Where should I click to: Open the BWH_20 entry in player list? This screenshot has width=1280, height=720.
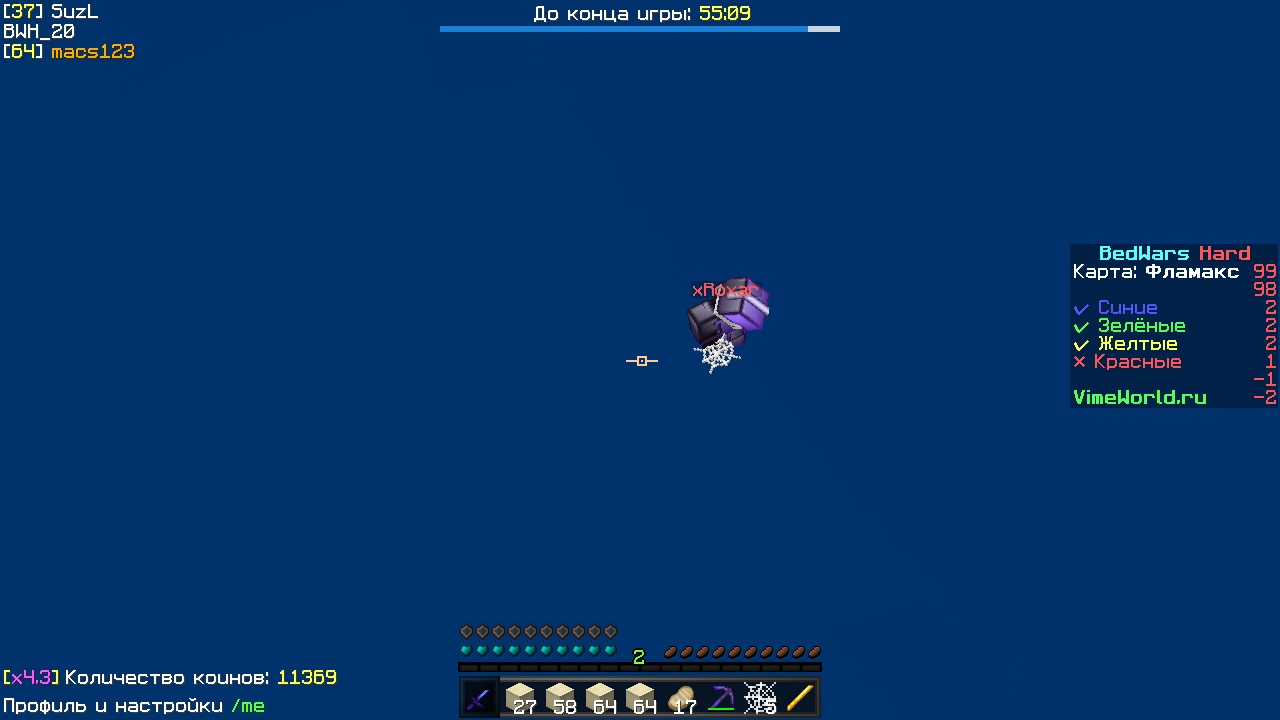point(38,31)
